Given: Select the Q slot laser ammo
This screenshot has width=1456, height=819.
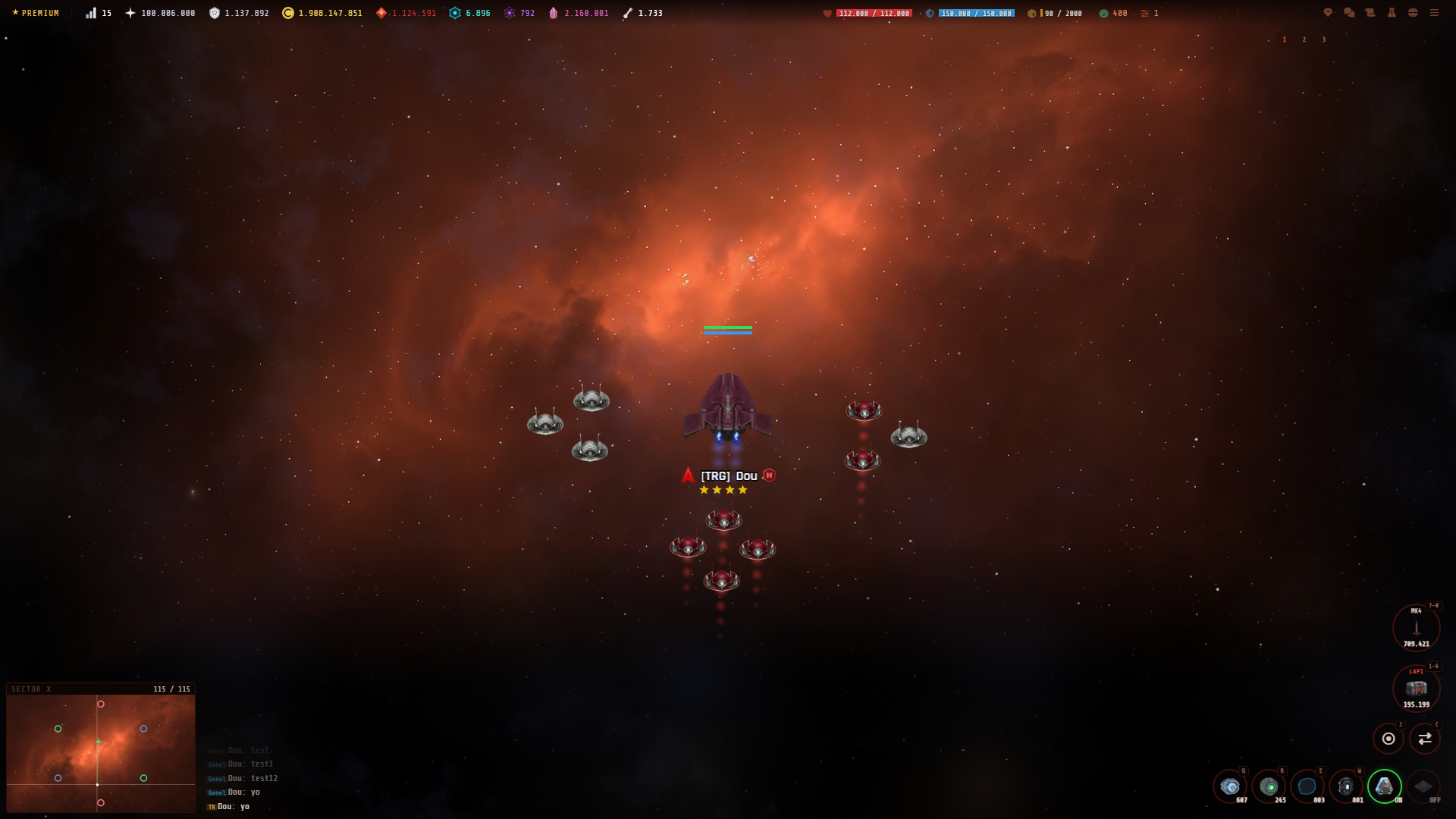Looking at the screenshot, I should point(1229,786).
